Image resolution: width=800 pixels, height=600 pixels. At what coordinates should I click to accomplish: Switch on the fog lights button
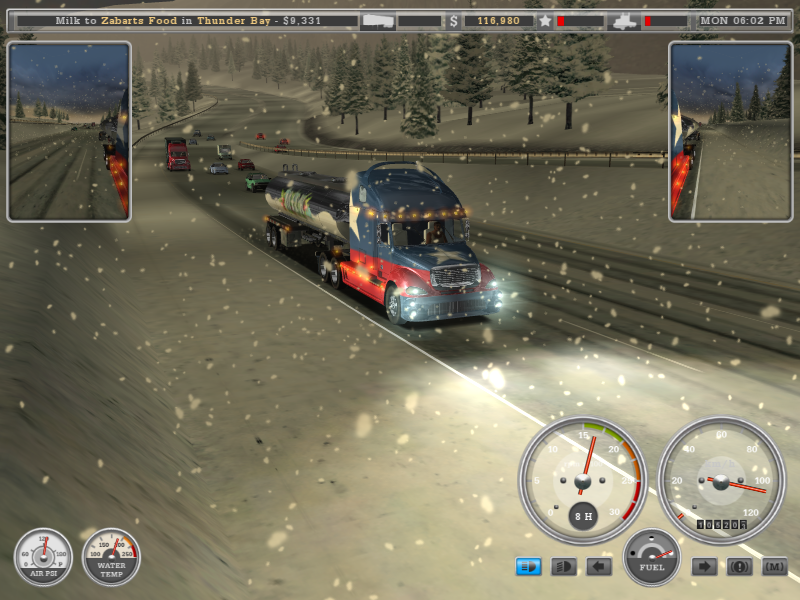564,567
